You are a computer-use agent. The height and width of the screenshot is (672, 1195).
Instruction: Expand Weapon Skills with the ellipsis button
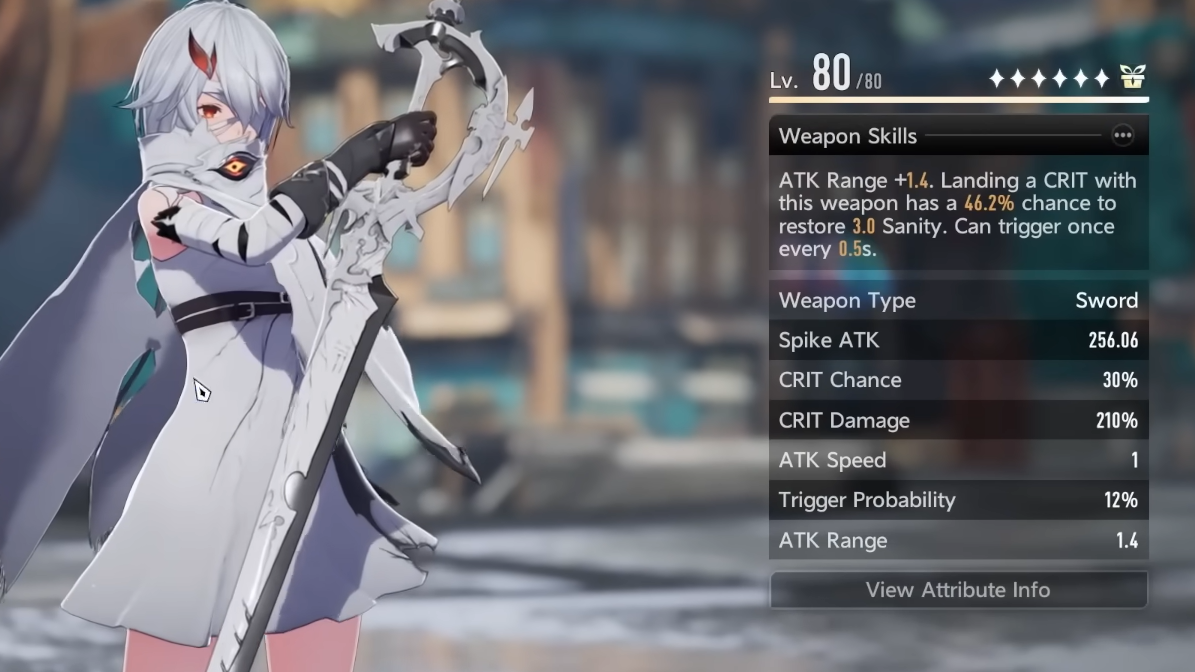point(1123,136)
